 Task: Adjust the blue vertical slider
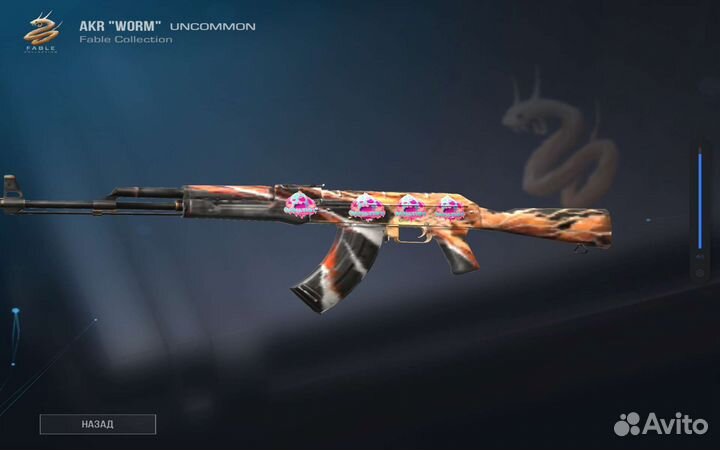[699, 199]
